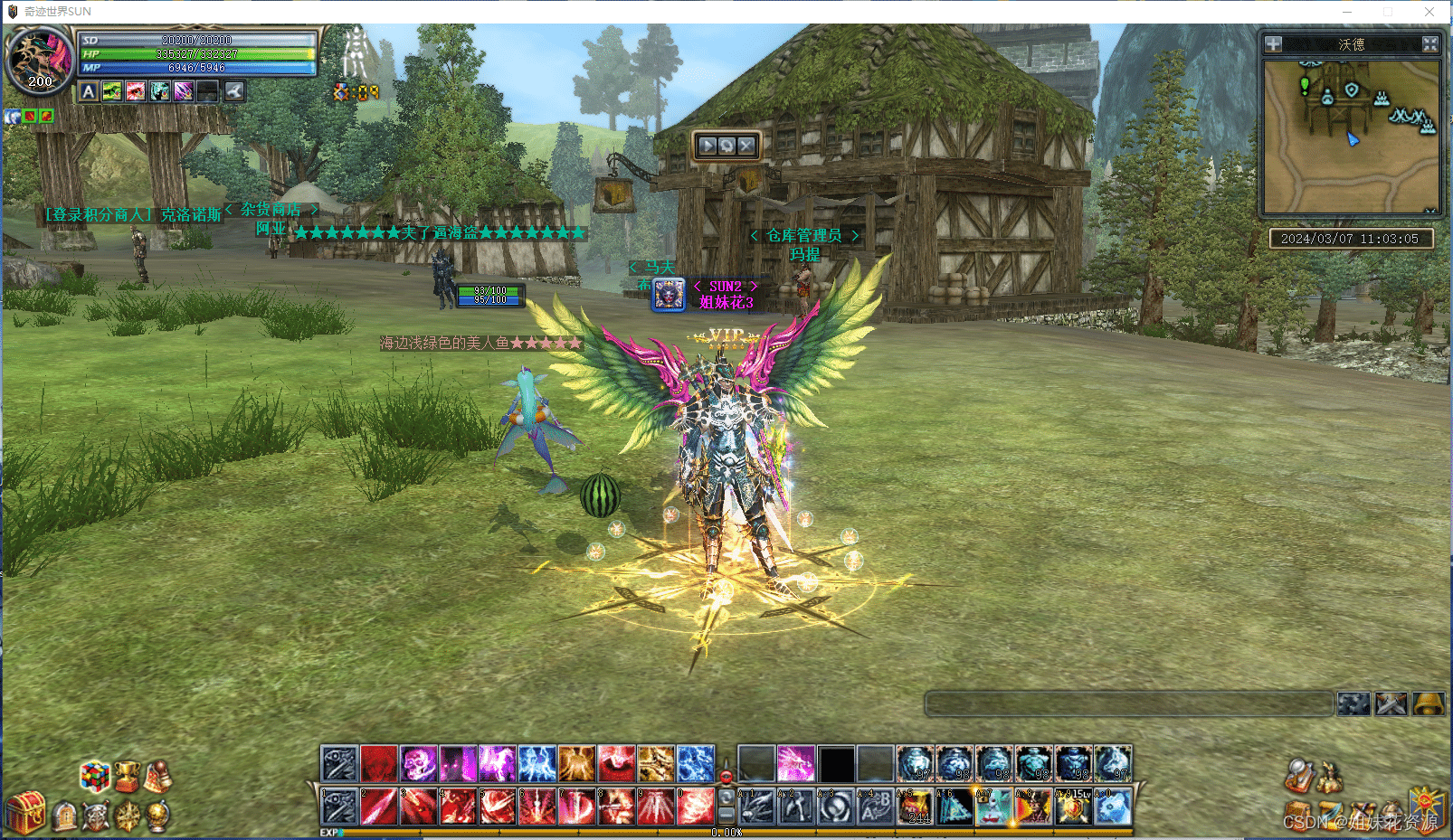1453x840 pixels.
Task: Use the skill in hotbar slot 2
Action: click(x=379, y=806)
